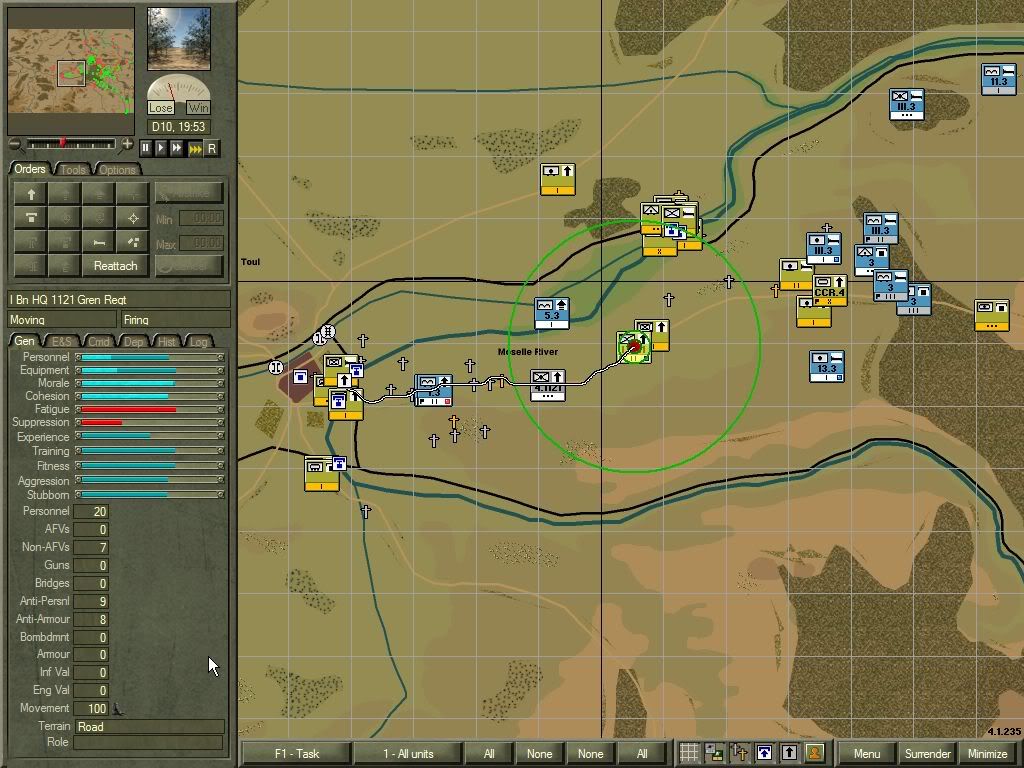Zoom in the map with the plus magnifier
Viewport: 1024px width, 768px height.
pyautogui.click(x=127, y=145)
